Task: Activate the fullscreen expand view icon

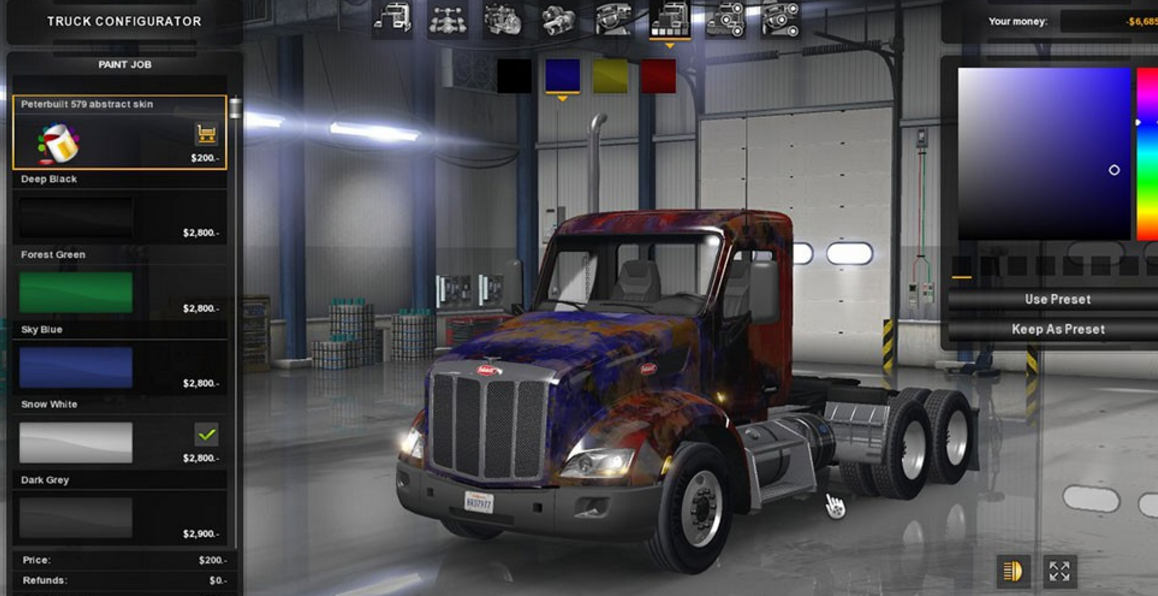Action: point(1059,571)
